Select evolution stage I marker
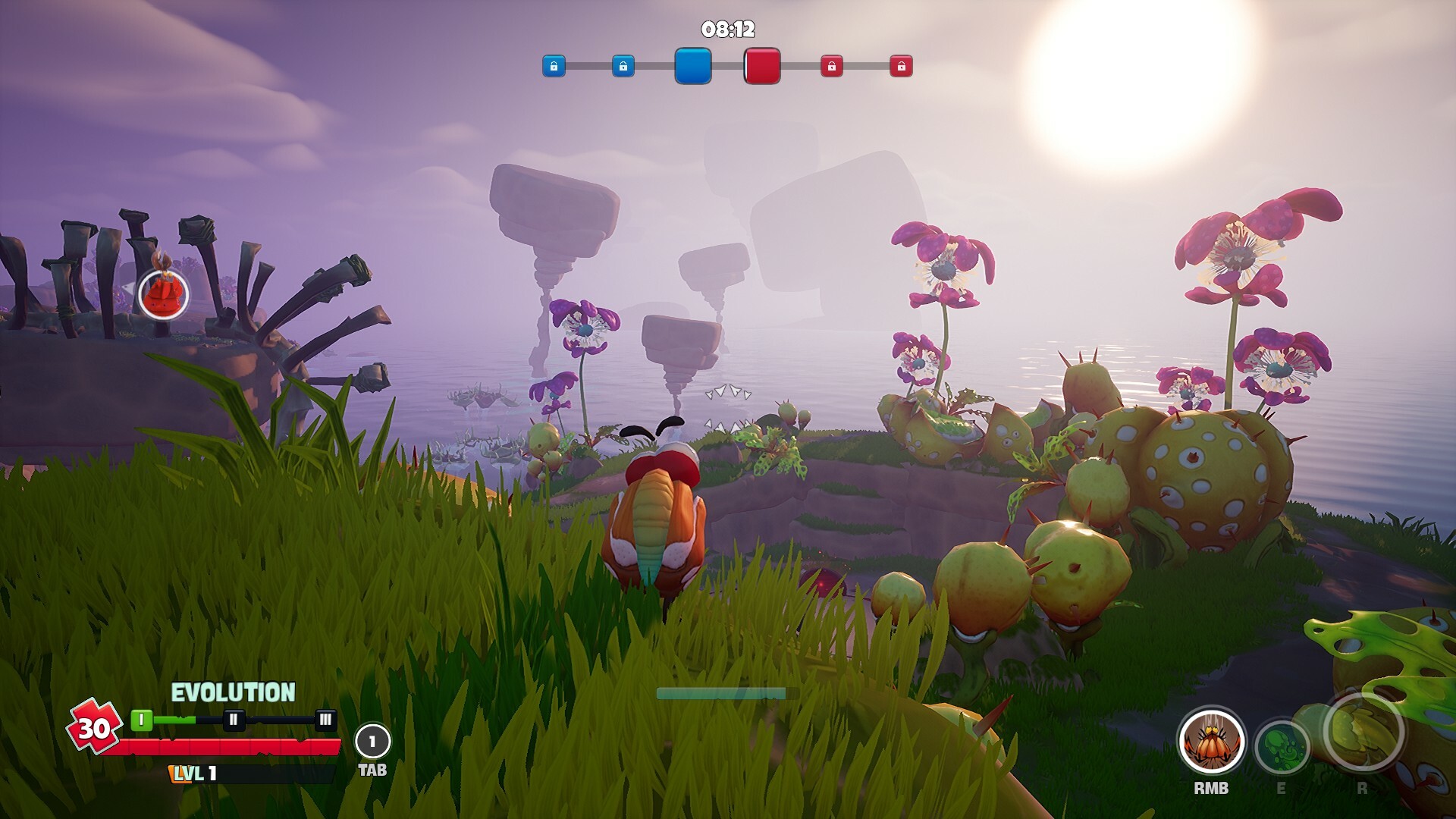 [142, 720]
